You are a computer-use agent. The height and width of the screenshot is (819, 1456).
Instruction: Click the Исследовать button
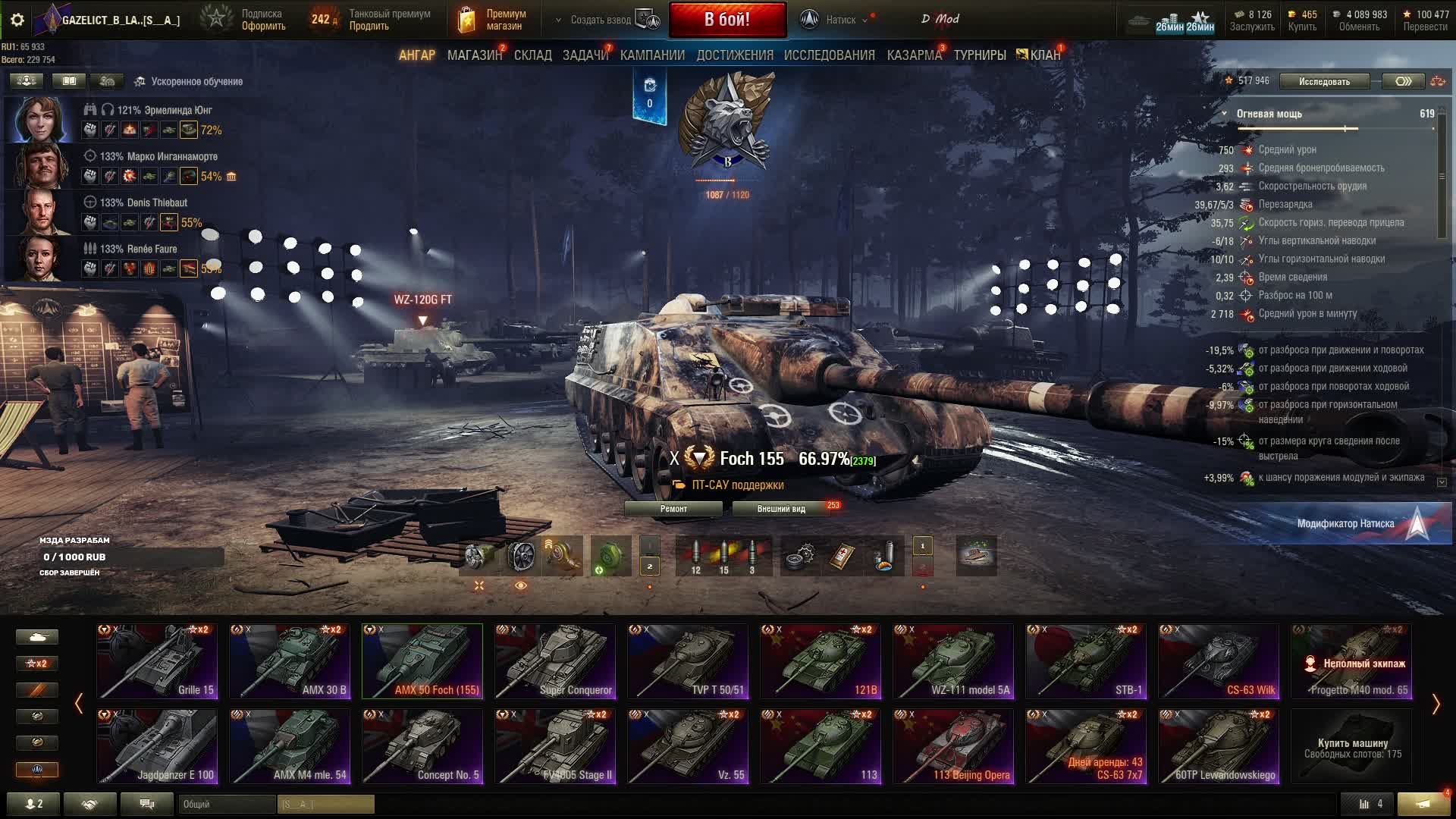pos(1323,82)
